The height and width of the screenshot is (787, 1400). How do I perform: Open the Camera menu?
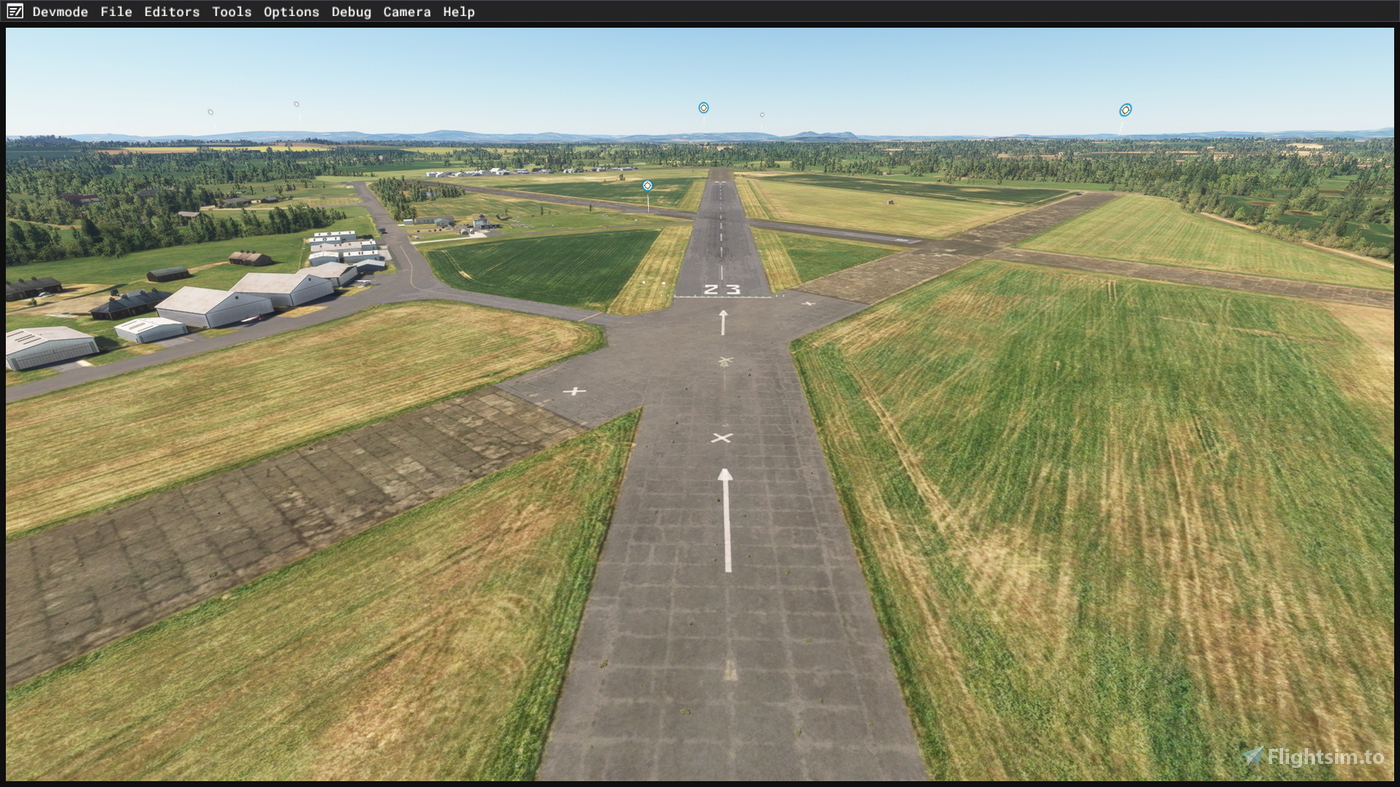[x=407, y=11]
